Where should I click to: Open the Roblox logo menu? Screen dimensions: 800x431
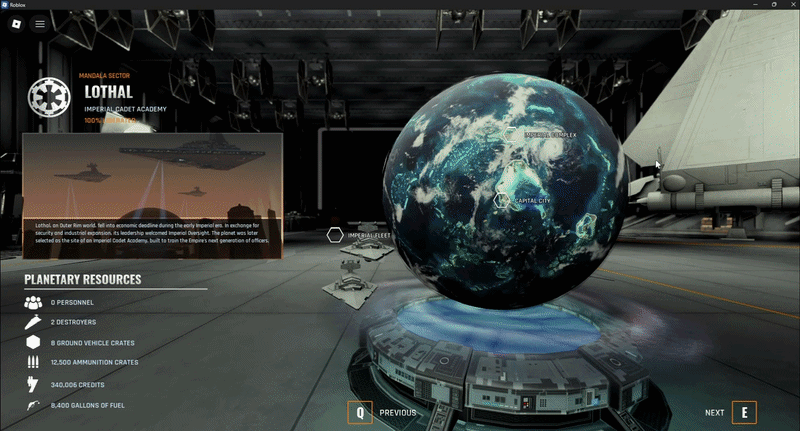pyautogui.click(x=17, y=23)
